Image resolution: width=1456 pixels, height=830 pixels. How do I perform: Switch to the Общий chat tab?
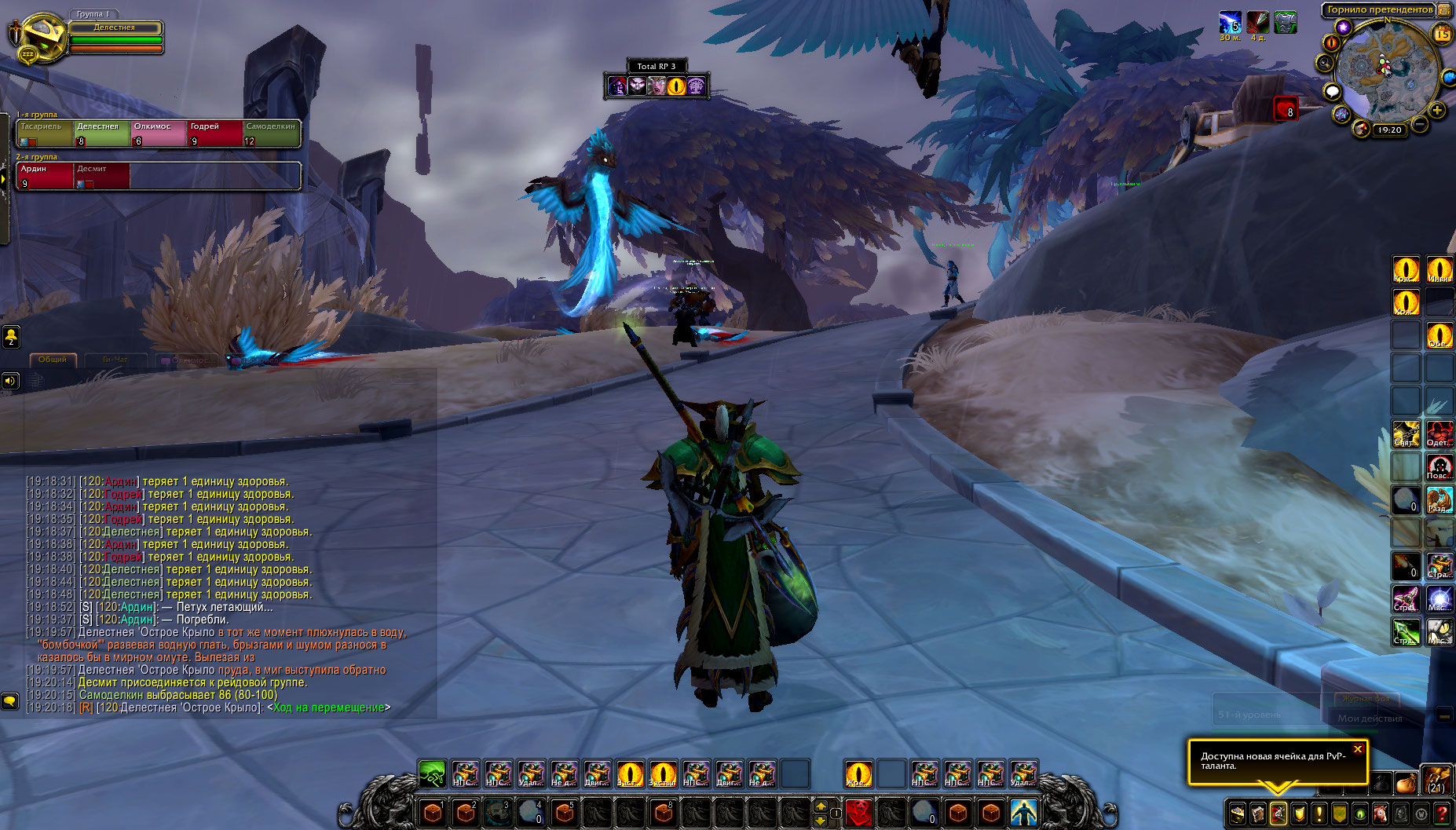click(53, 360)
